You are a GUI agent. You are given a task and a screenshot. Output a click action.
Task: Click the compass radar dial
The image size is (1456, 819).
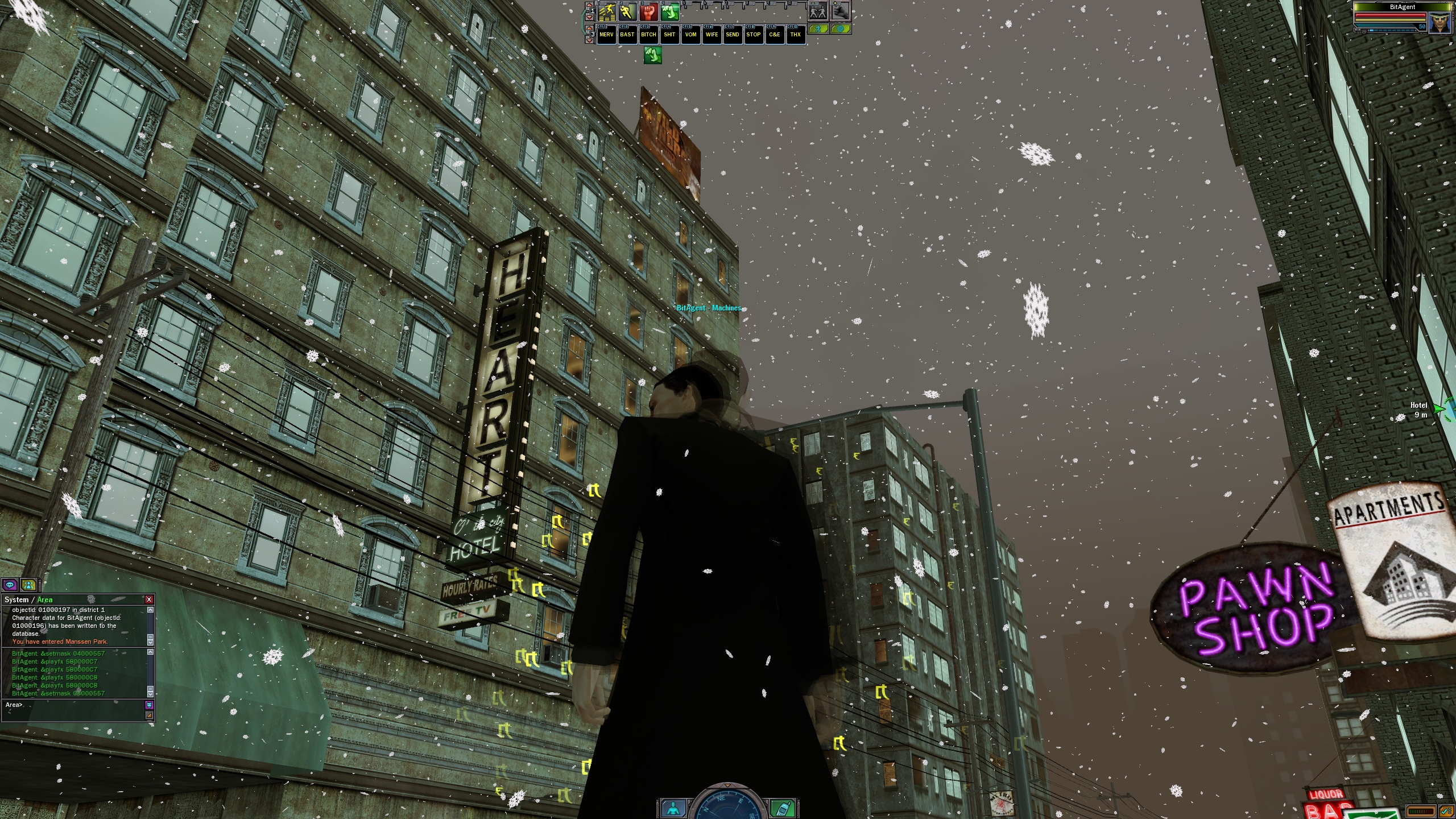click(x=728, y=805)
